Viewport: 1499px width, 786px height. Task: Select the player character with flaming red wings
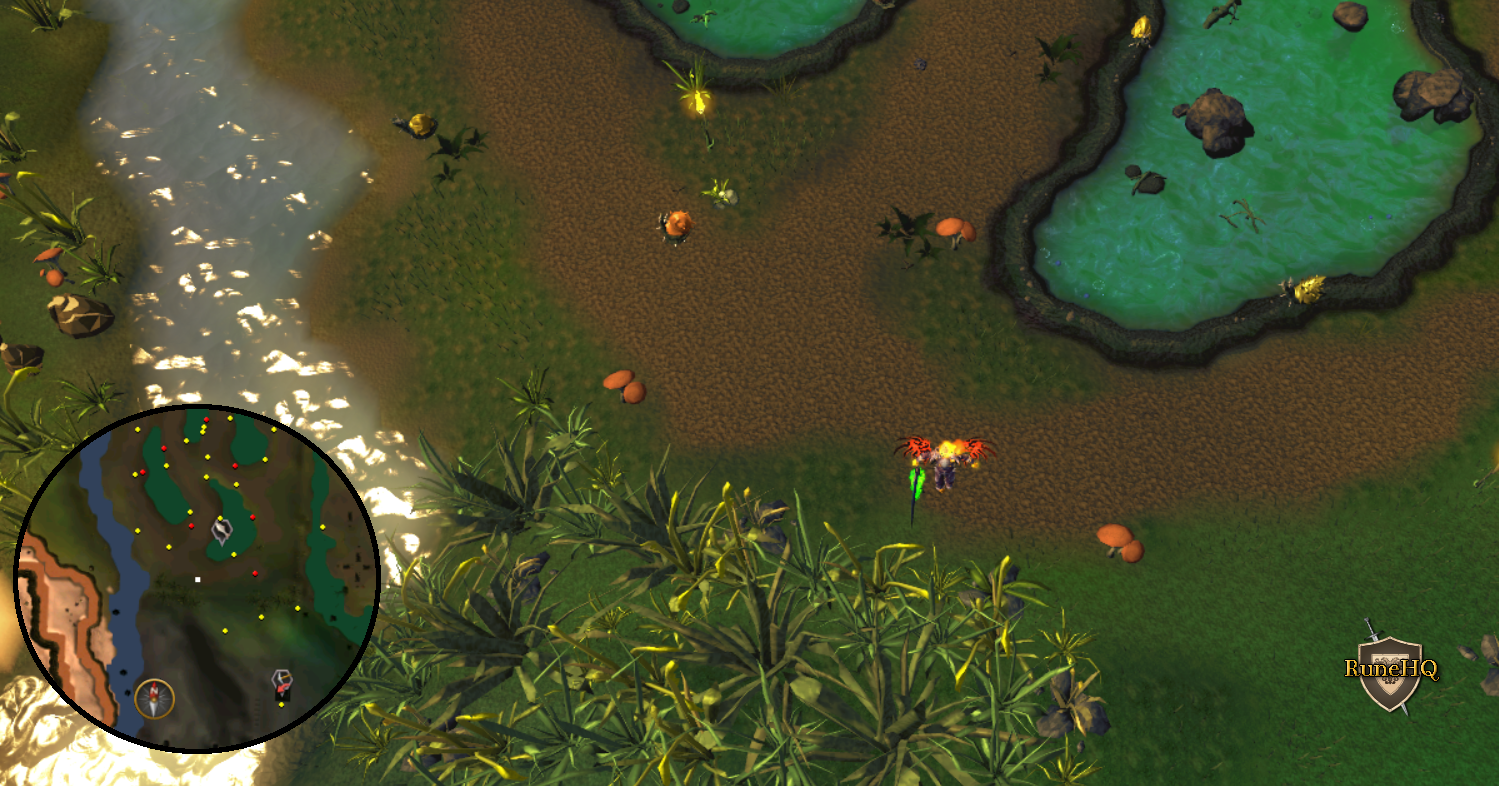tap(944, 463)
